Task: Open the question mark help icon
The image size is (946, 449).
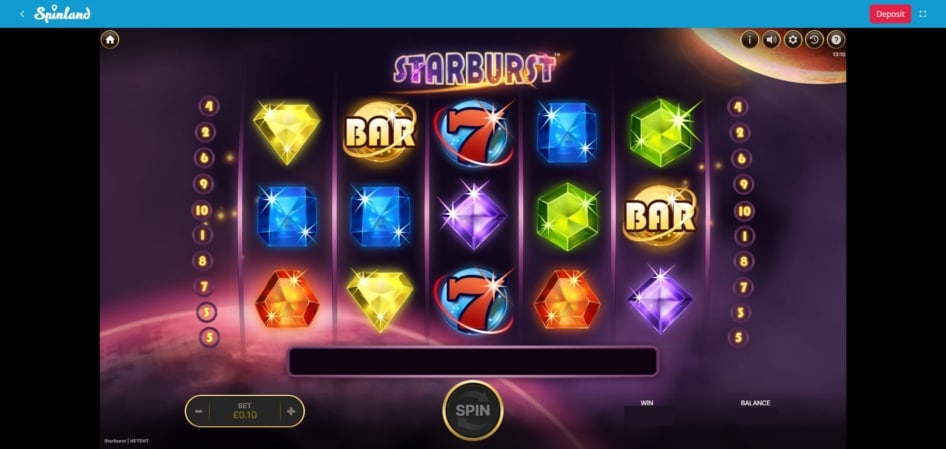Action: (x=836, y=40)
